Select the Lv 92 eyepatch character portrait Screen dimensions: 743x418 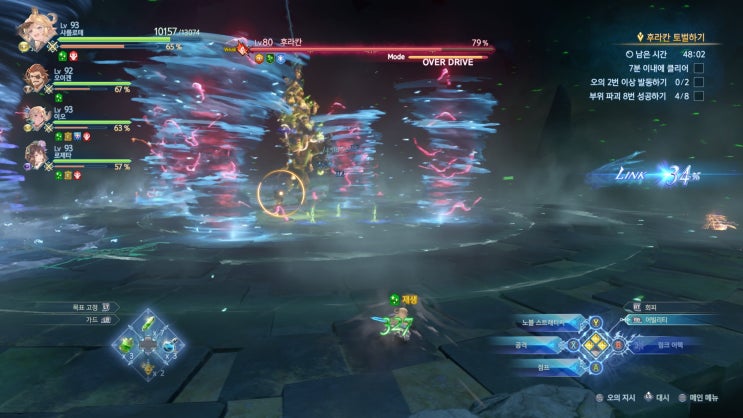(x=37, y=77)
